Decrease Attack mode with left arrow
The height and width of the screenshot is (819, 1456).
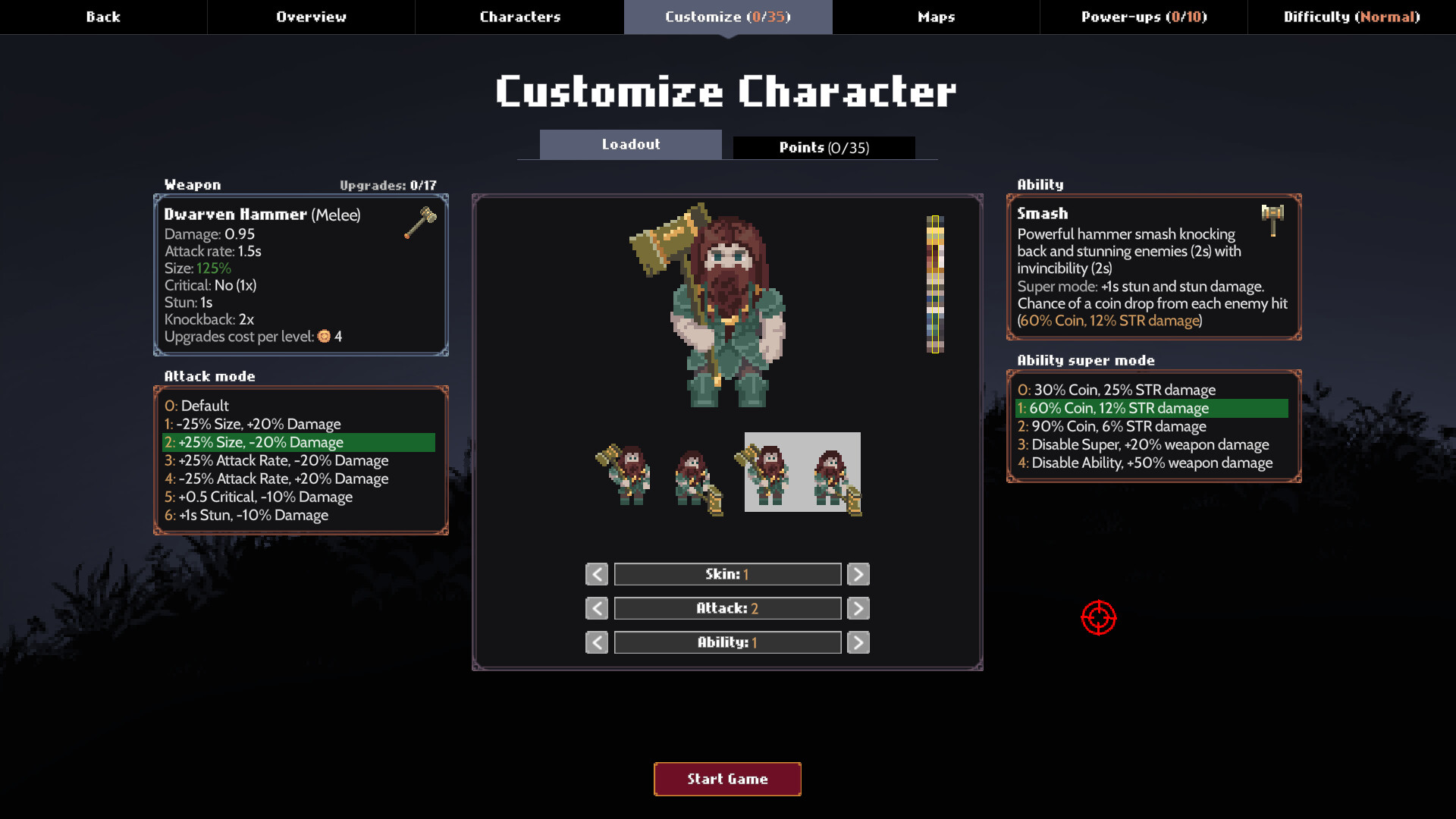597,608
